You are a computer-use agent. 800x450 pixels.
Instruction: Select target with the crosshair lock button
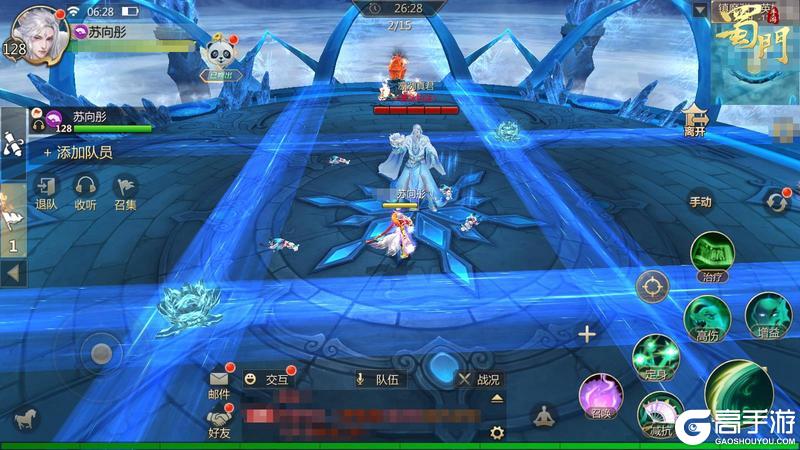click(x=652, y=286)
